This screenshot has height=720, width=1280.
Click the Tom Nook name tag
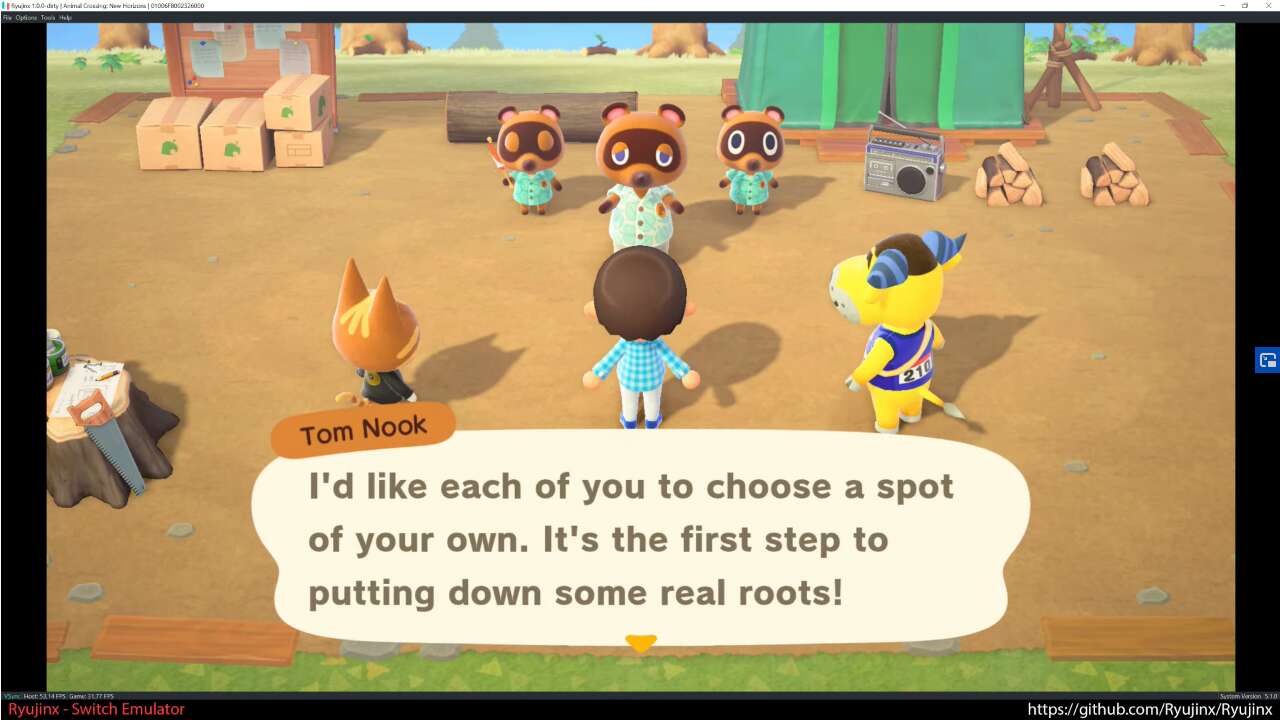(x=362, y=428)
